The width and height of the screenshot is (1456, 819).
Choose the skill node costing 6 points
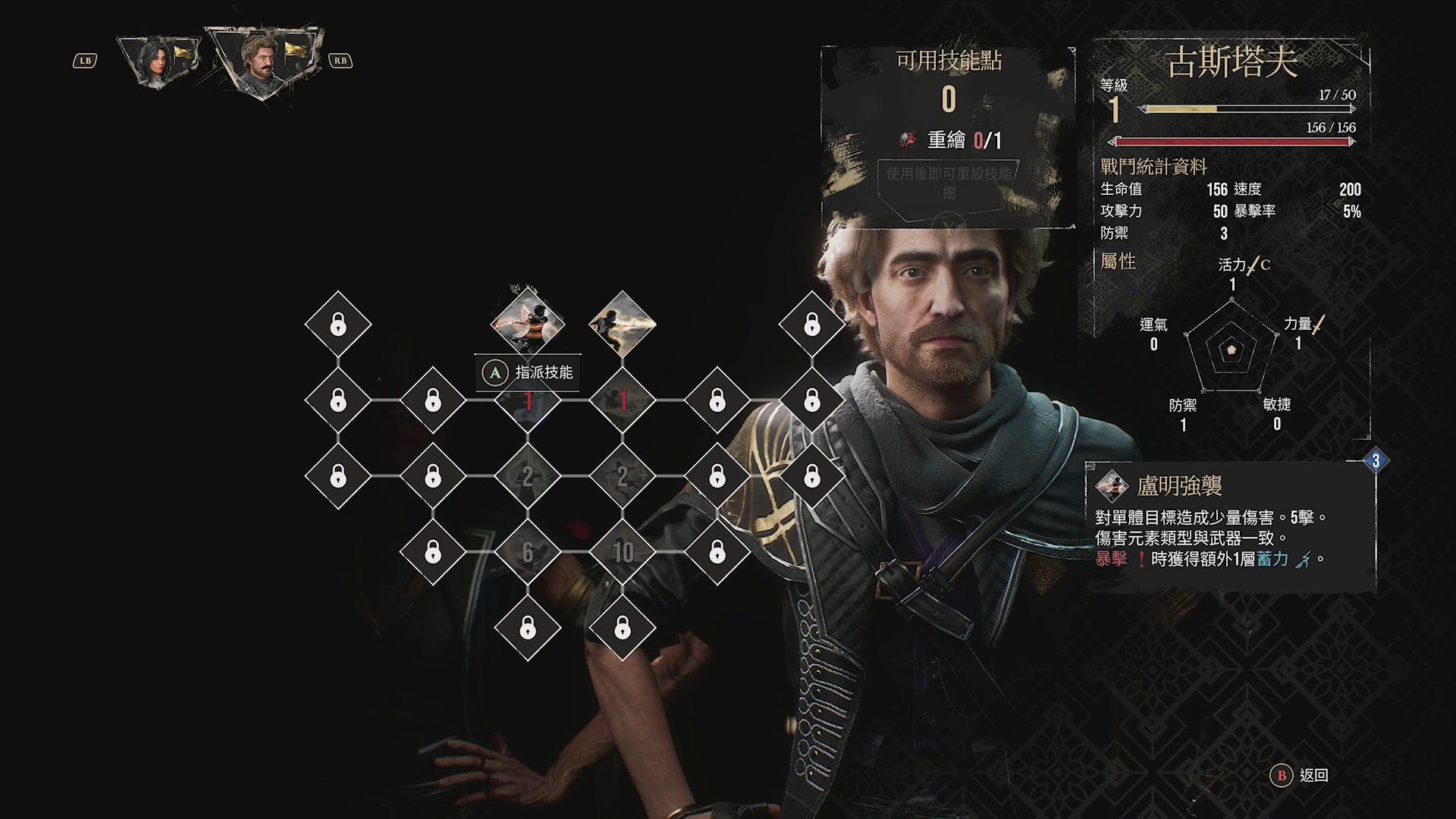click(528, 552)
